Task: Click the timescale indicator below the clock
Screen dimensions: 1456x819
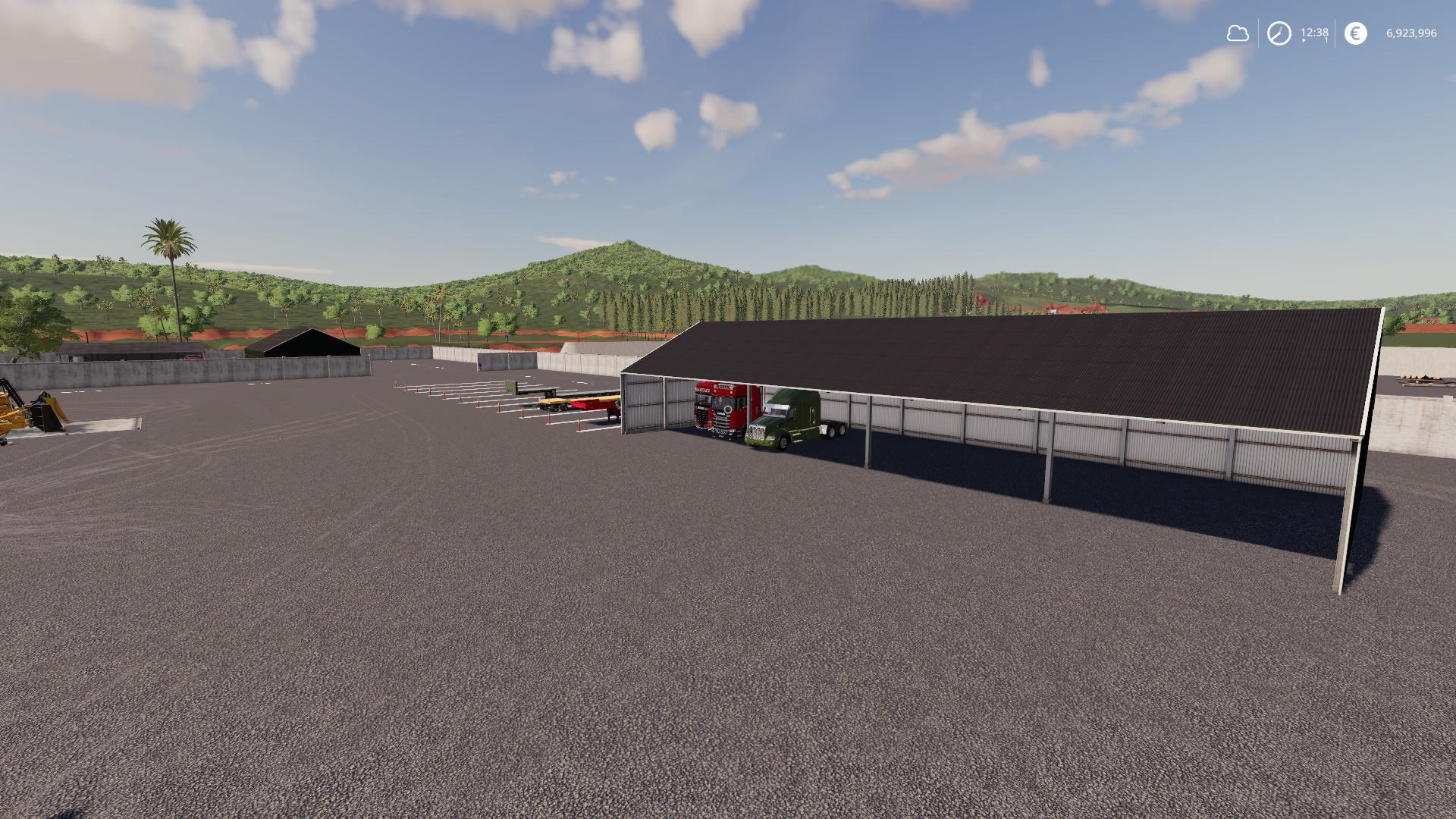Action: click(1325, 41)
